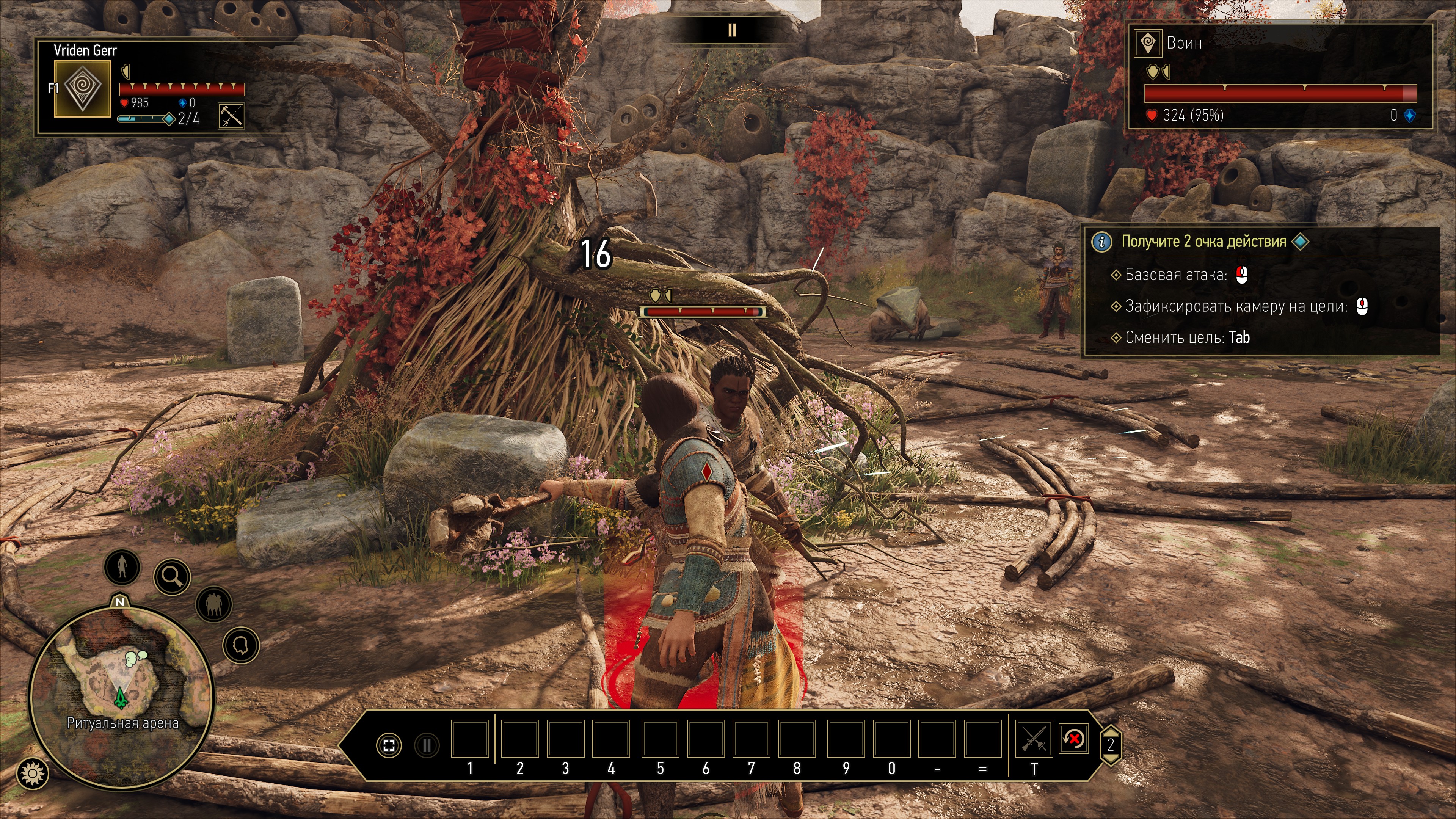Viewport: 1456px width, 819px height.
Task: Toggle the pause indicator at the top
Action: pyautogui.click(x=731, y=30)
